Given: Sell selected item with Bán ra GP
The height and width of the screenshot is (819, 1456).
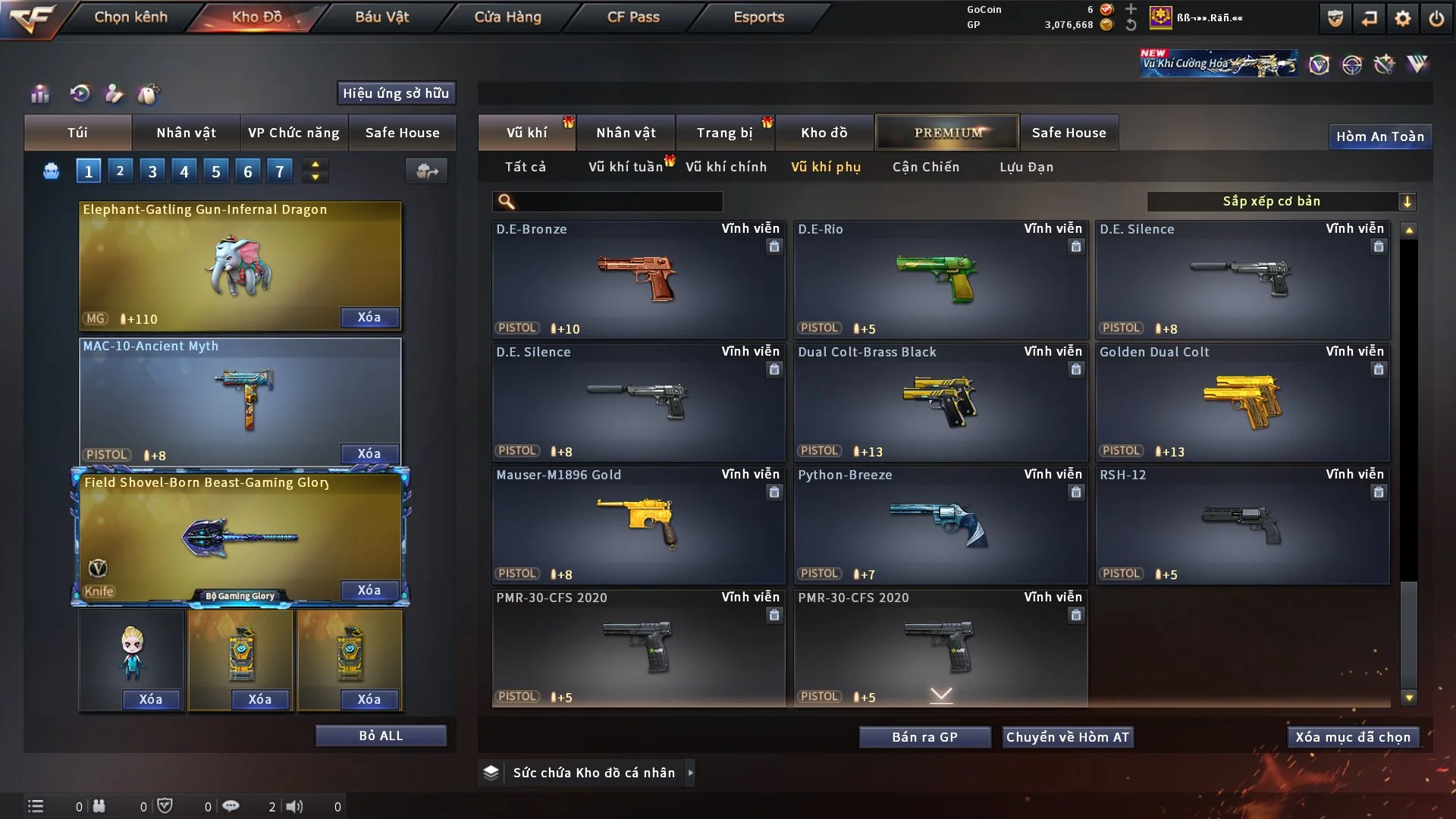Looking at the screenshot, I should coord(924,737).
